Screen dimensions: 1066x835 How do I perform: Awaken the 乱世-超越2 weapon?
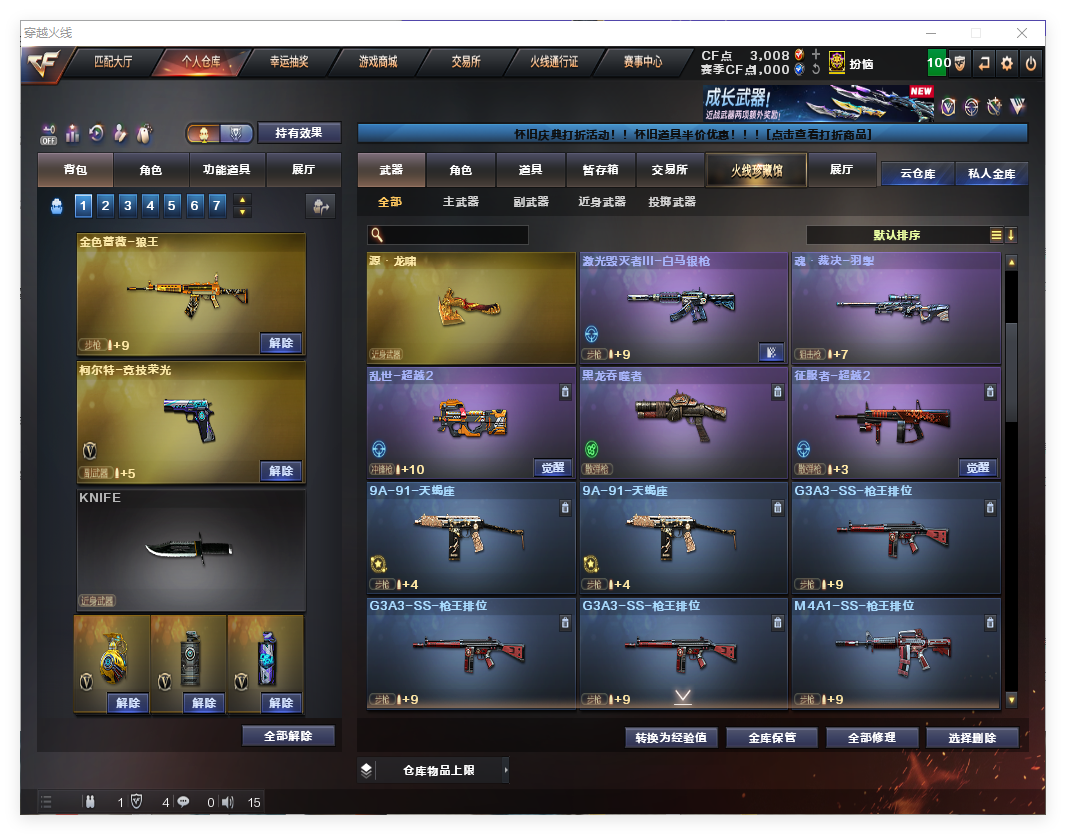553,468
